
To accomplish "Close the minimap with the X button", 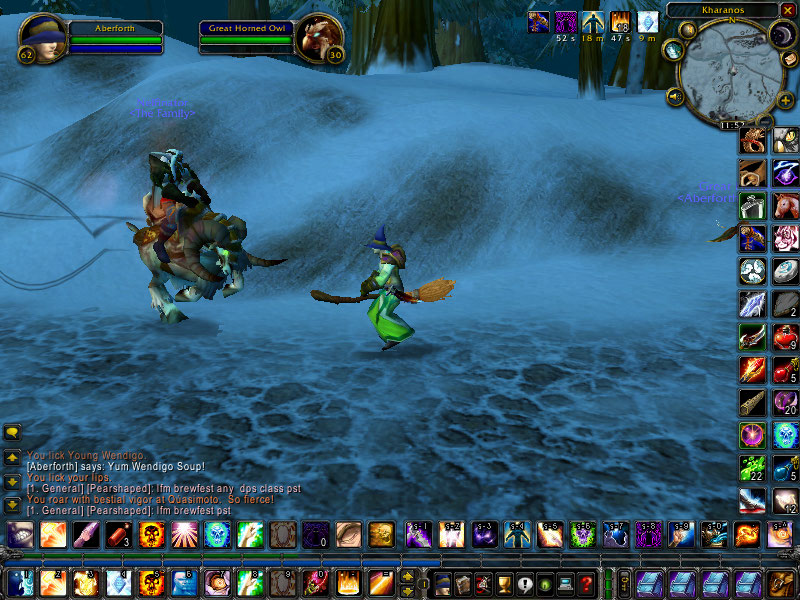I will tap(787, 10).
